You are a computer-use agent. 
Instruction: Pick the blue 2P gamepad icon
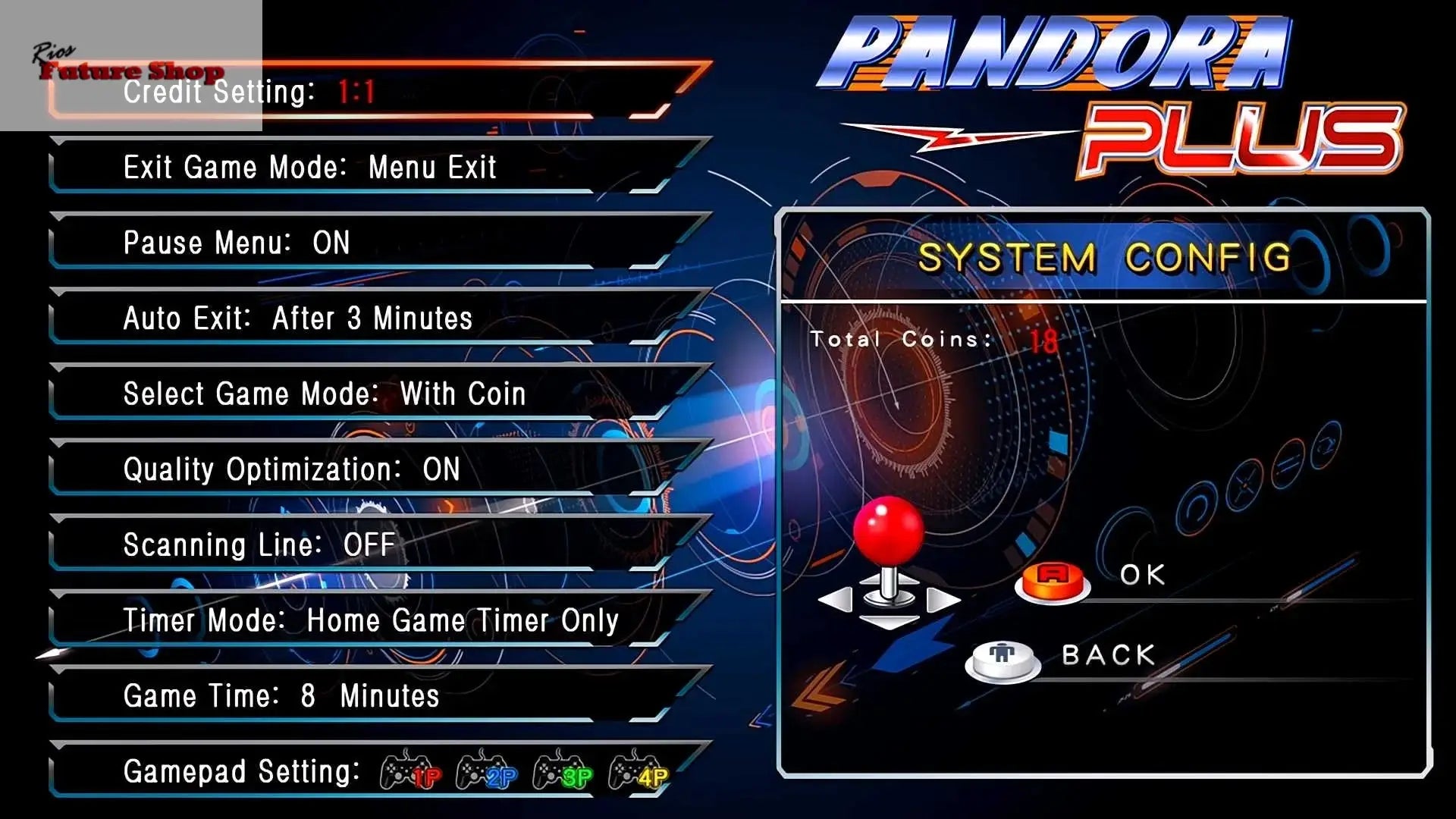[486, 770]
